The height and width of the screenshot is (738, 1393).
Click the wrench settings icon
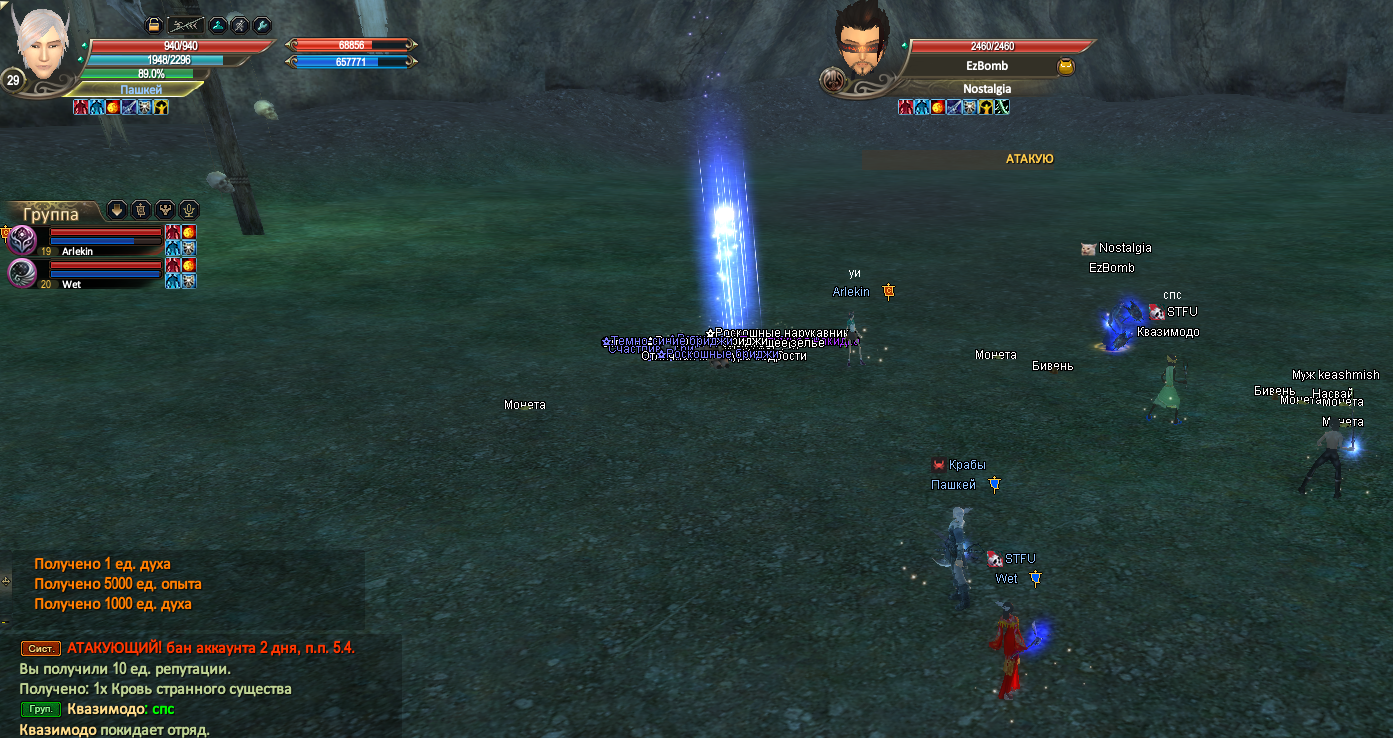tap(262, 26)
